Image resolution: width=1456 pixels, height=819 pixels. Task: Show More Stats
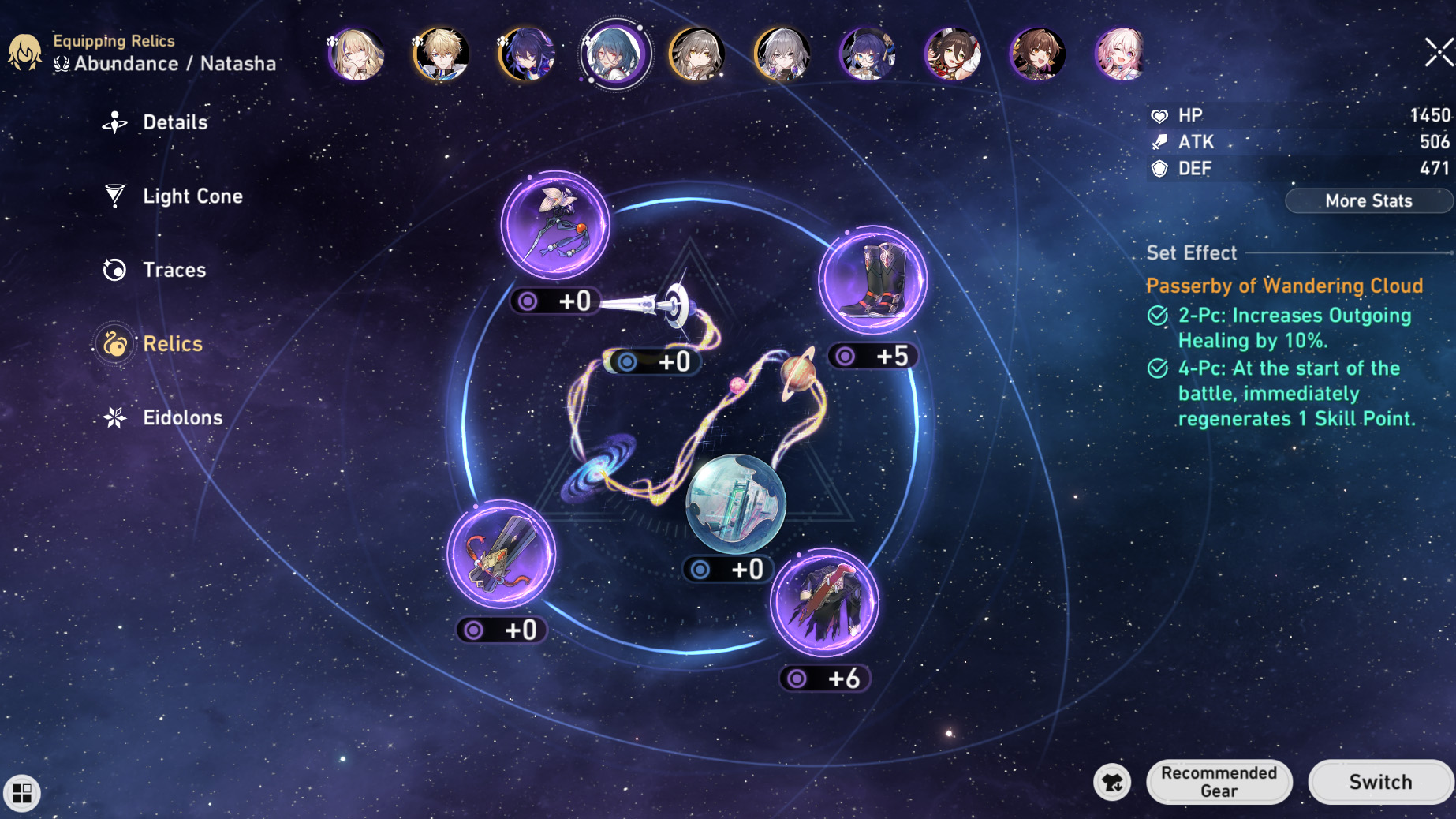coord(1368,201)
